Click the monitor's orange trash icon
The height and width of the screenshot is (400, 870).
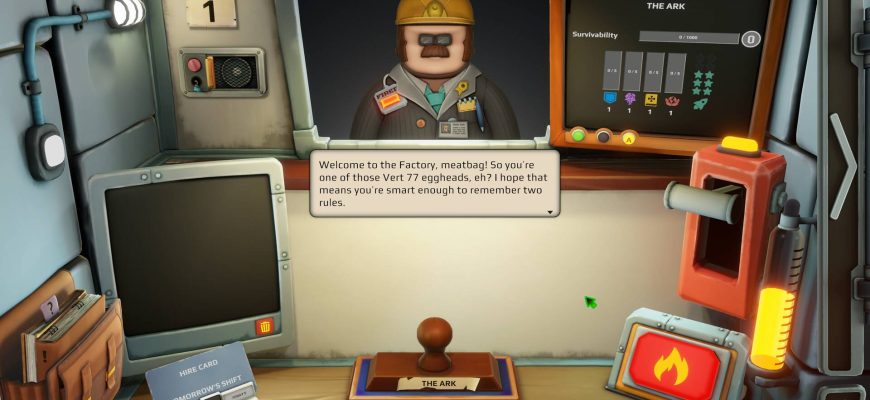coord(265,326)
